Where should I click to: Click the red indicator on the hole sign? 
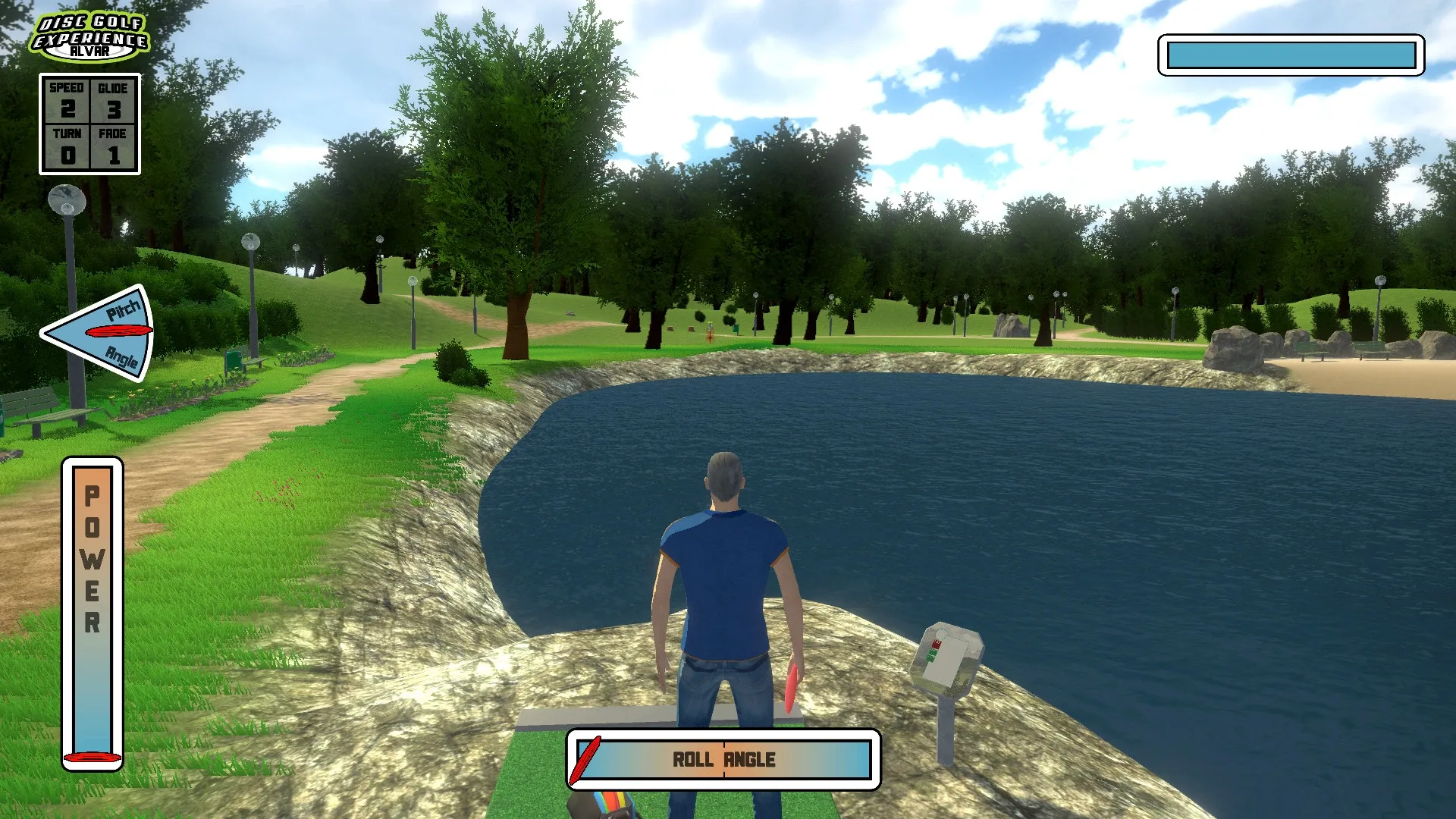coord(937,645)
